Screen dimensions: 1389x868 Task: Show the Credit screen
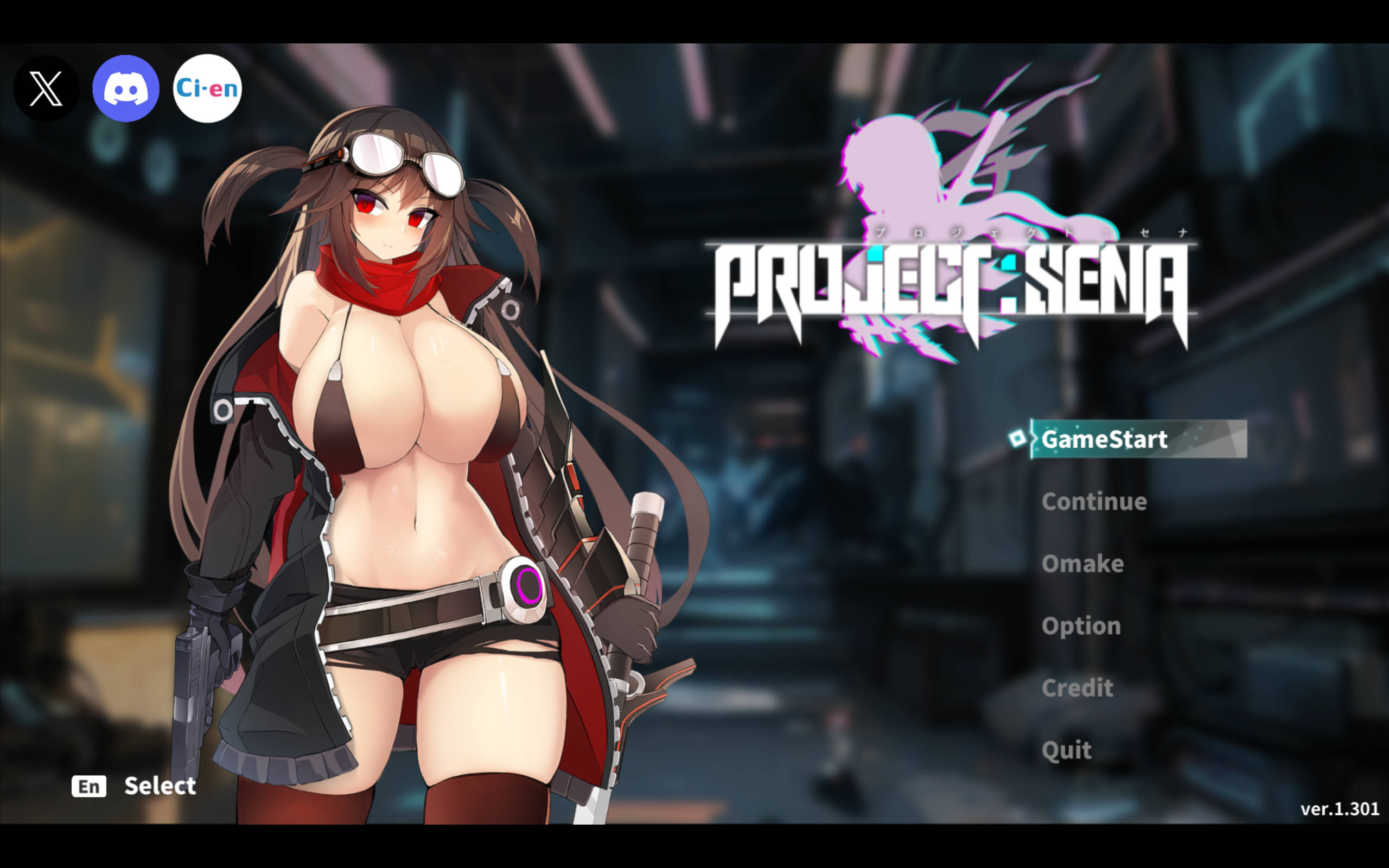[x=1078, y=688]
